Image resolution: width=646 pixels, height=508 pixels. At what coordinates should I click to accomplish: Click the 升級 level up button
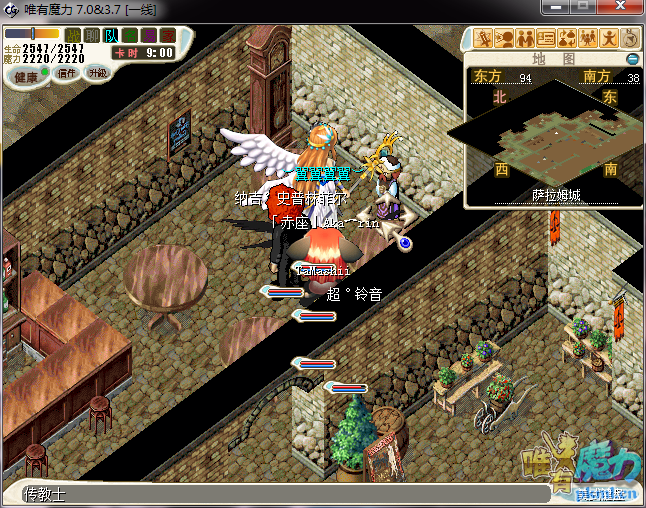[x=98, y=73]
